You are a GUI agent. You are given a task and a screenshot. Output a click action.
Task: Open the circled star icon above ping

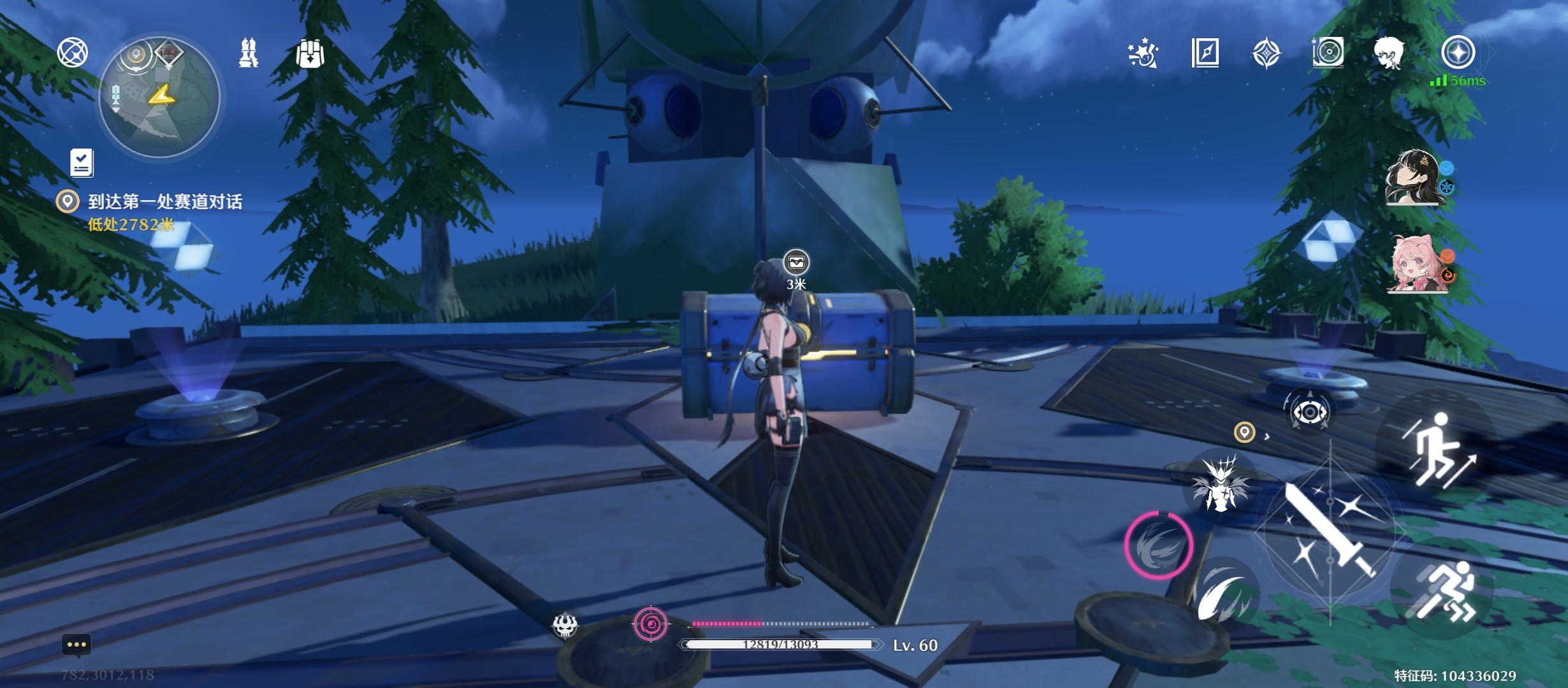(1458, 52)
